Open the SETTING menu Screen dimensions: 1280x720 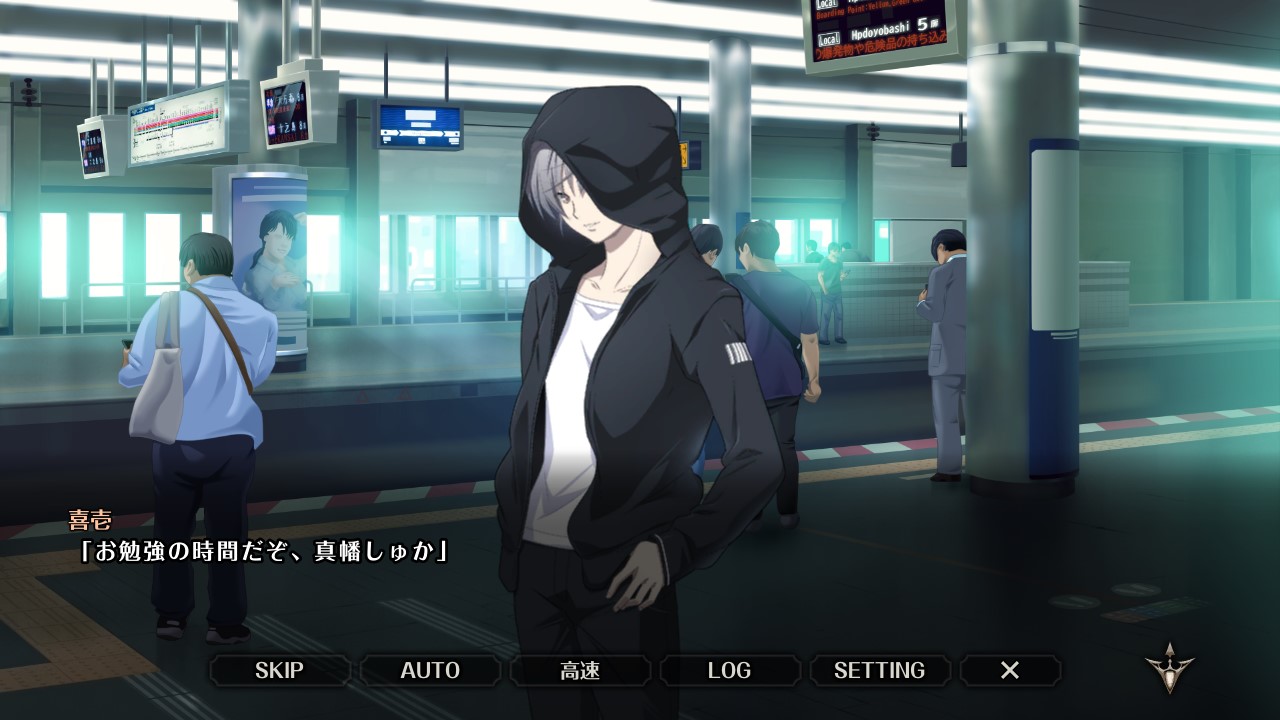pyautogui.click(x=879, y=670)
